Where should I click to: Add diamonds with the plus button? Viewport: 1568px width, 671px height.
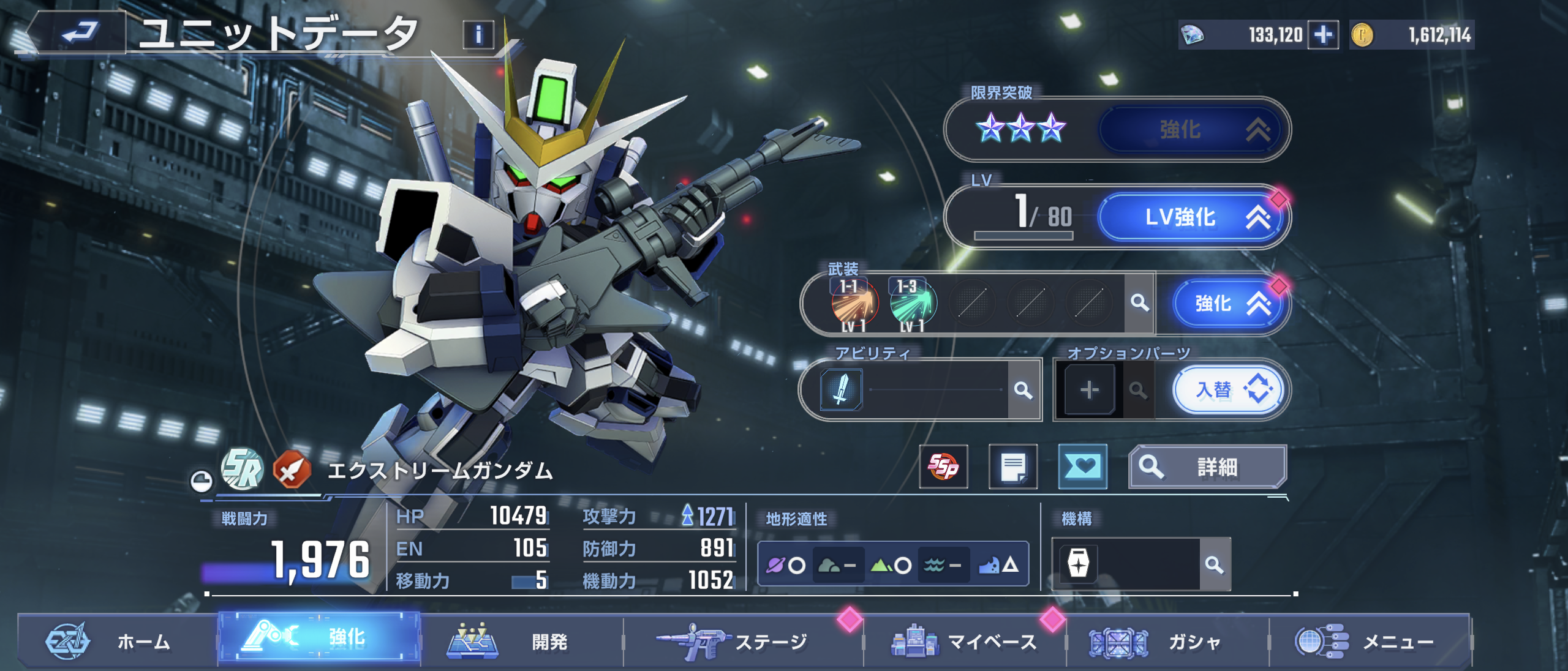coord(1323,35)
